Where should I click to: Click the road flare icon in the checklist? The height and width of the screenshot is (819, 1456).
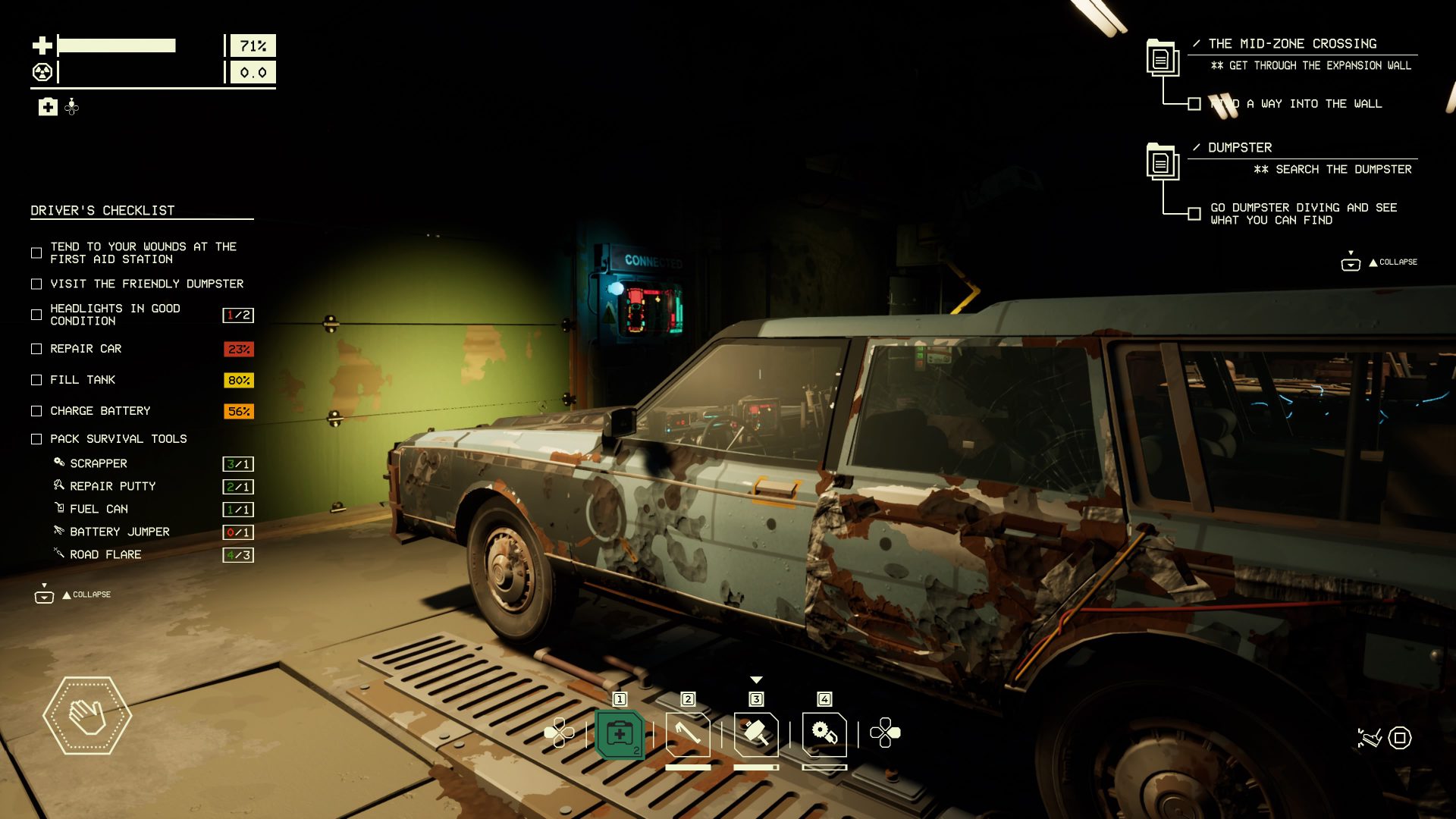pos(58,554)
